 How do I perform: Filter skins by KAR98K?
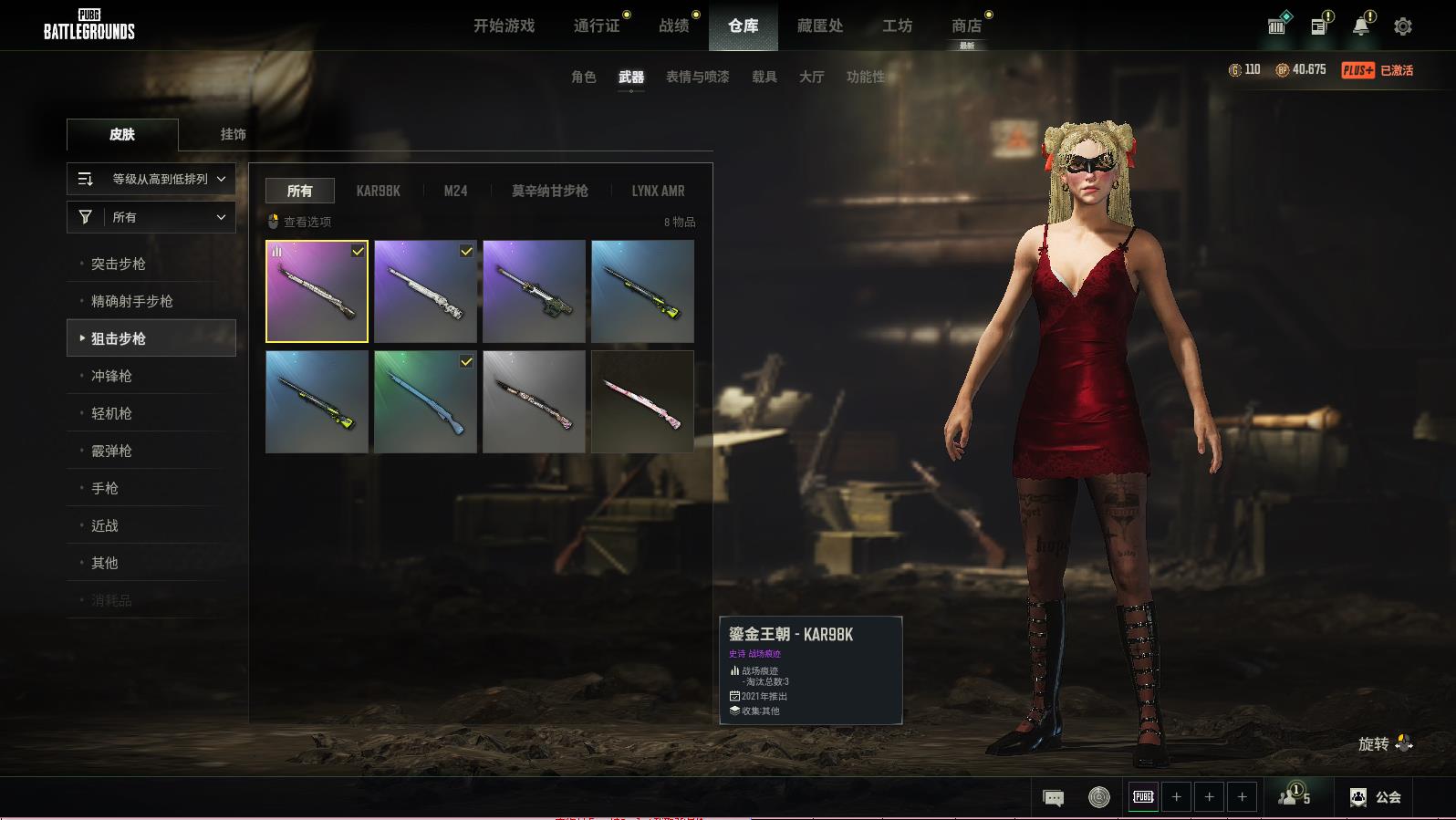coord(378,191)
